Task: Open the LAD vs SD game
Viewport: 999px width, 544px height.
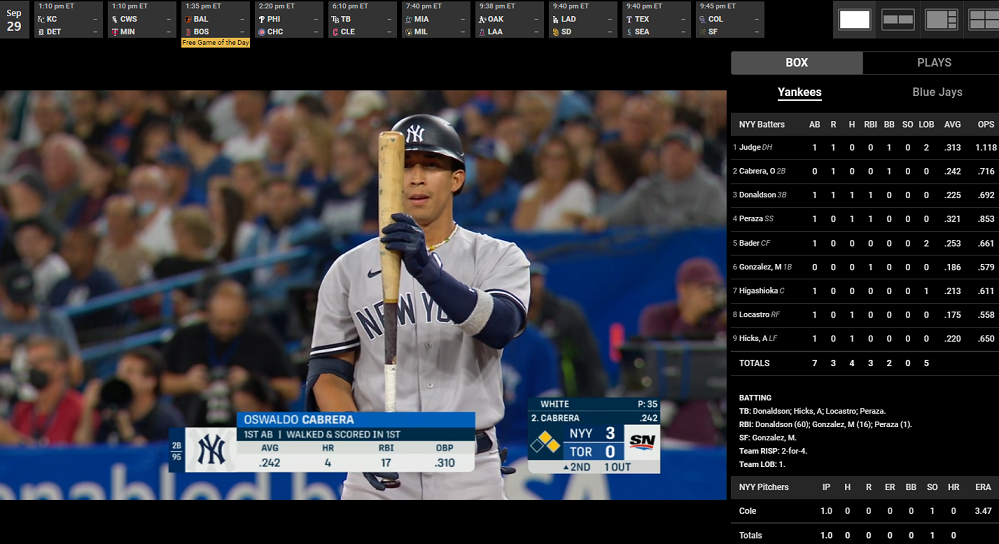Action: (x=584, y=19)
